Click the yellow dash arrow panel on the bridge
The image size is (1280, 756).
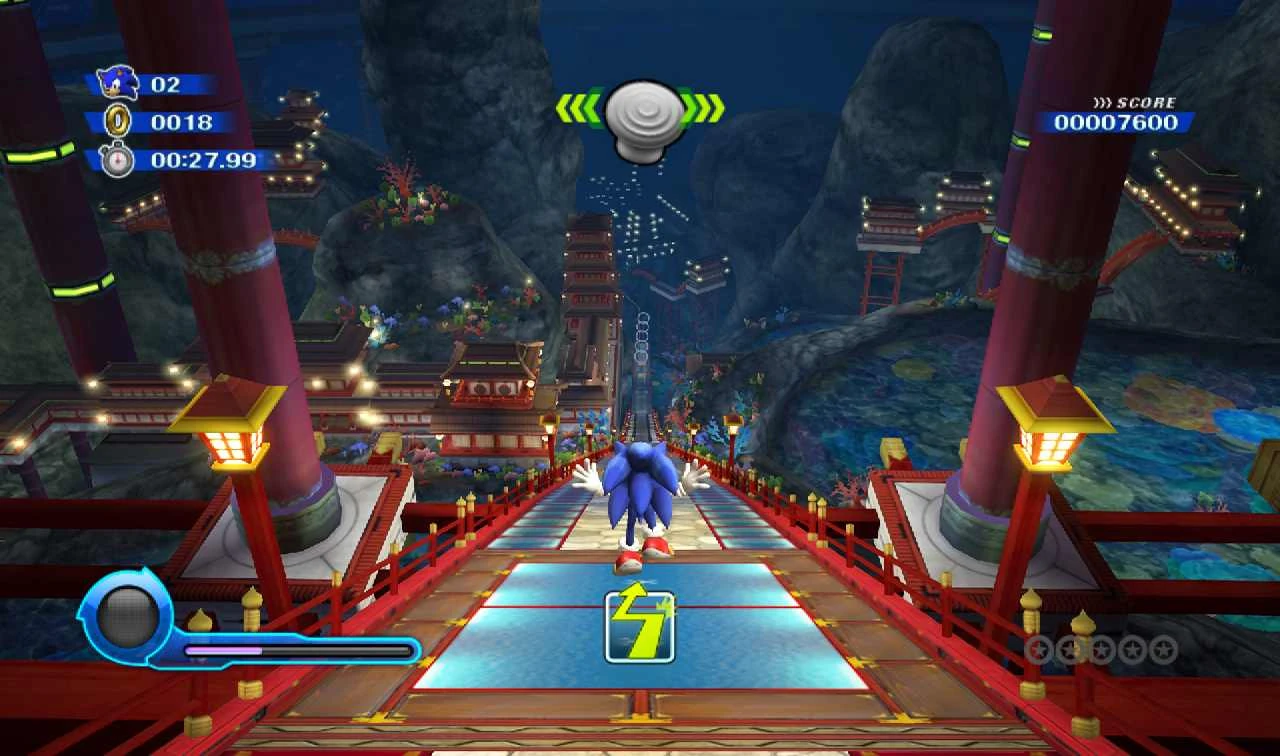click(x=641, y=629)
